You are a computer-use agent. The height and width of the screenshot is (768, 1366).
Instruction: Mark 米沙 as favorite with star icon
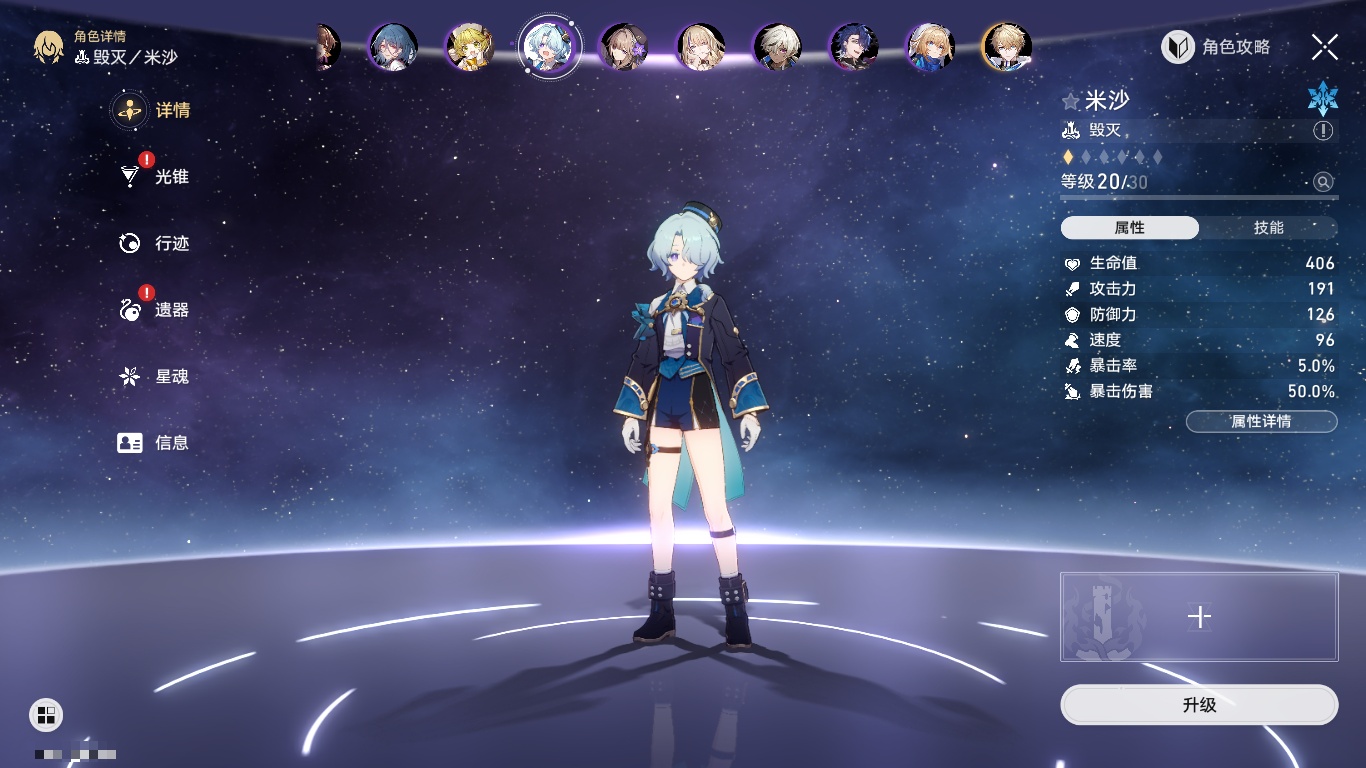1071,101
